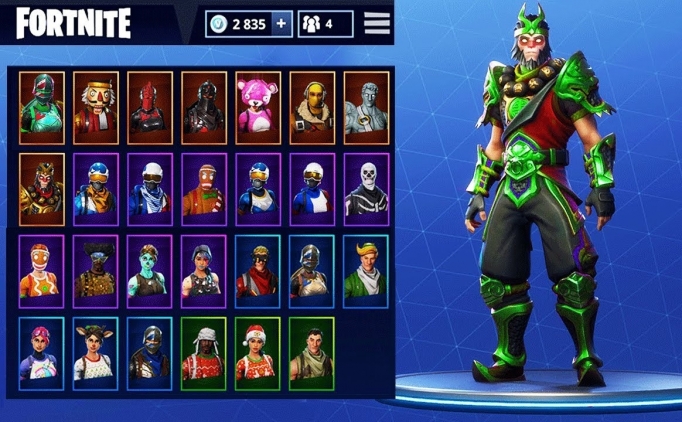The height and width of the screenshot is (422, 682).
Task: Select the teal-faced Ghoul Trooper skin
Action: [149, 271]
